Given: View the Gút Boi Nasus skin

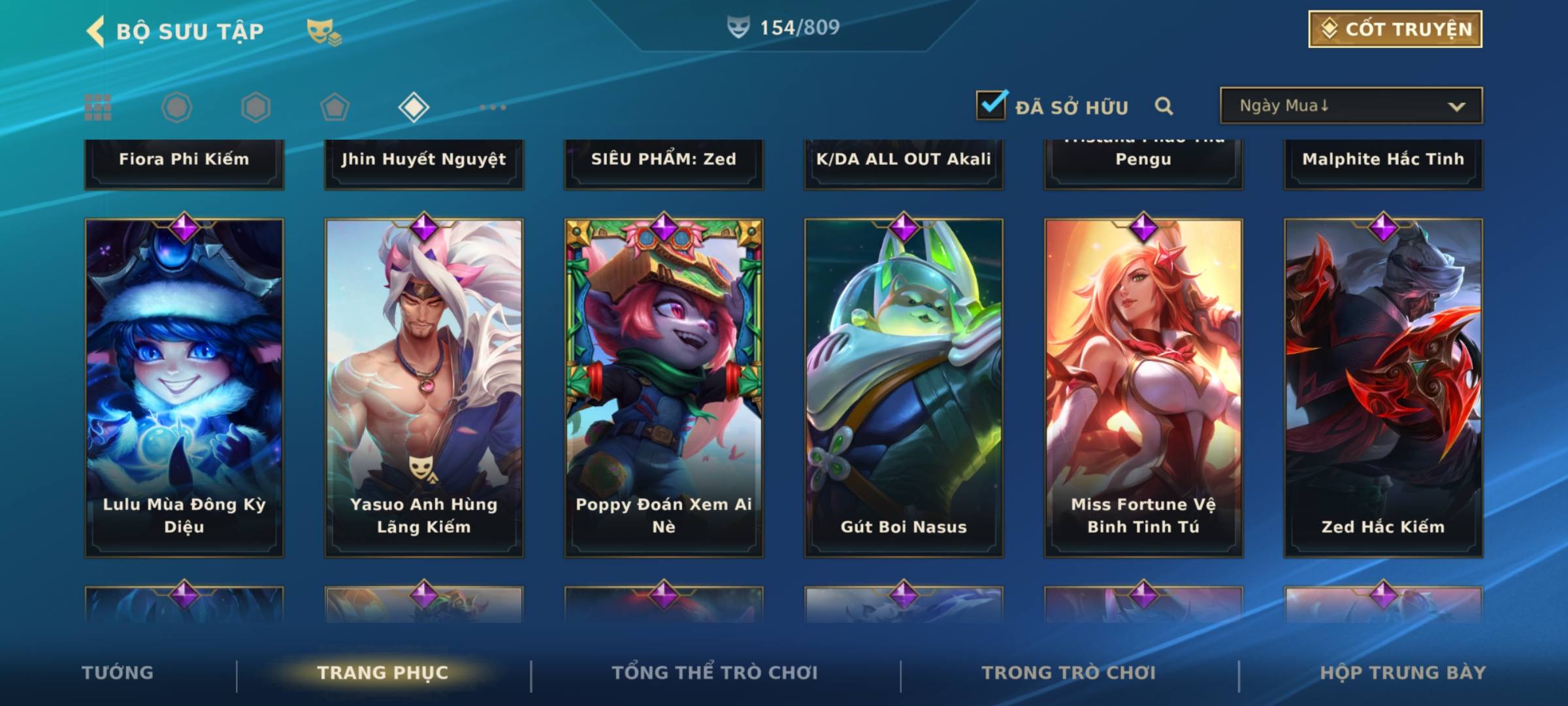Looking at the screenshot, I should [x=904, y=387].
